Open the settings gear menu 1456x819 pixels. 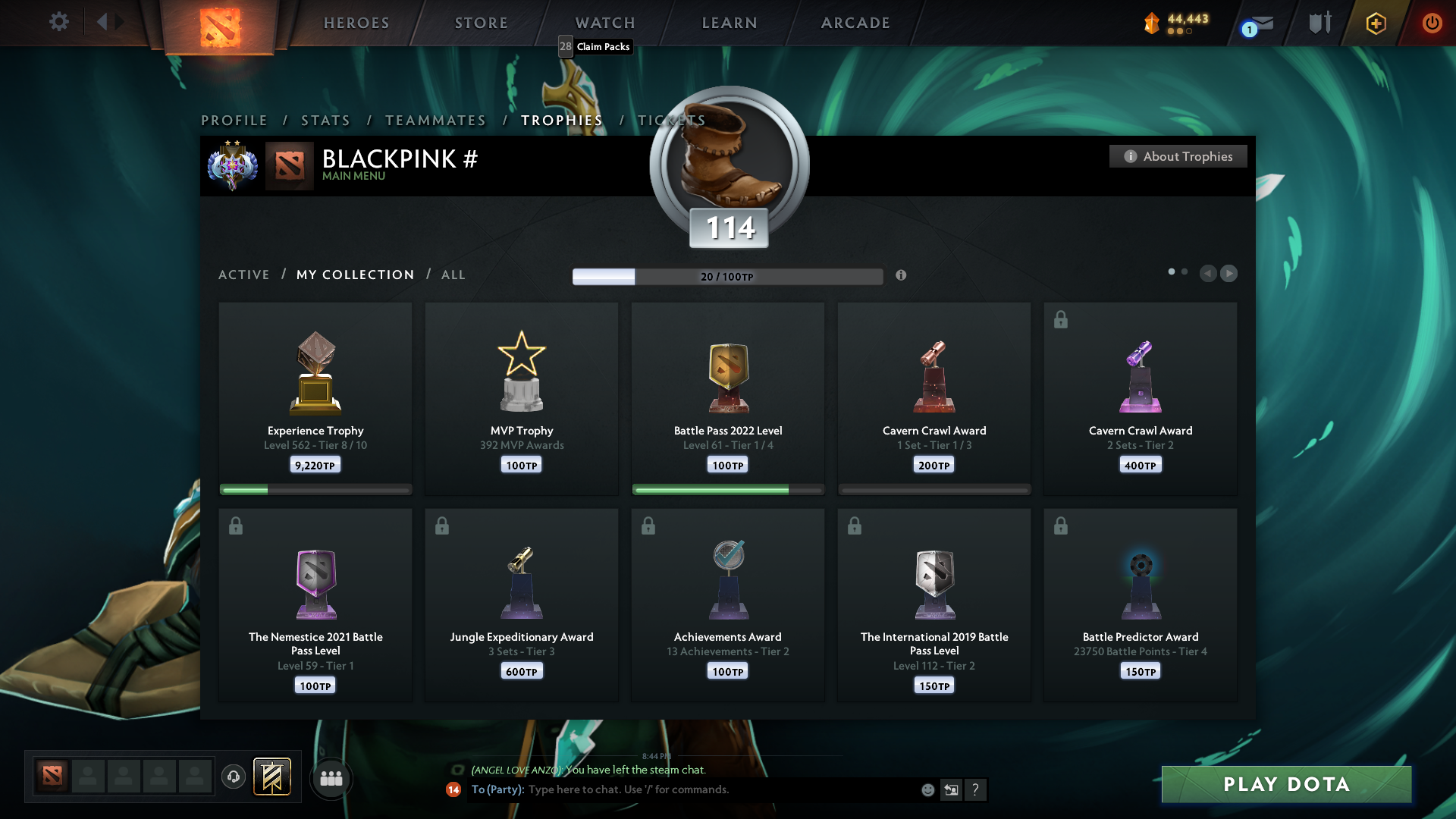point(59,22)
